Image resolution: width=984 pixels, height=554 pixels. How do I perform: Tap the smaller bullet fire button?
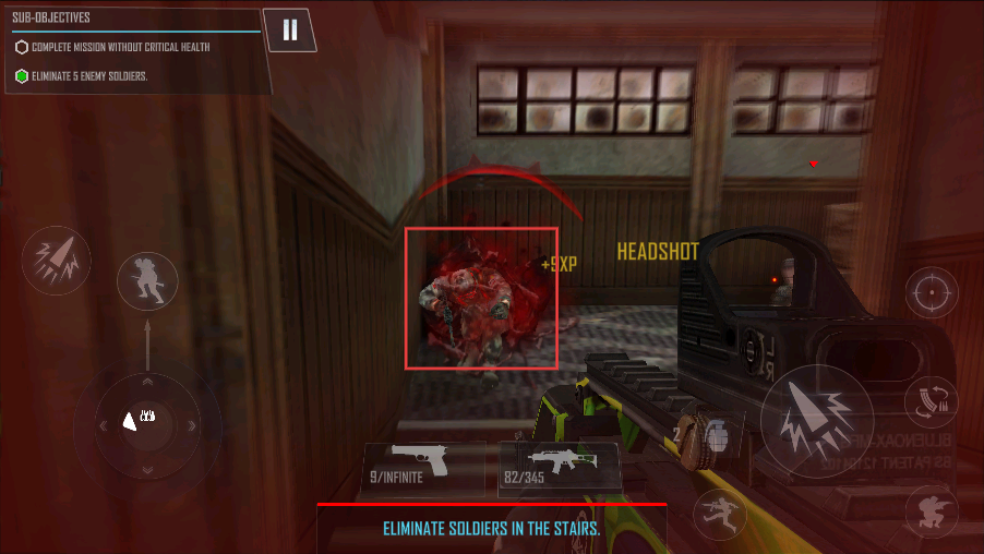56,261
